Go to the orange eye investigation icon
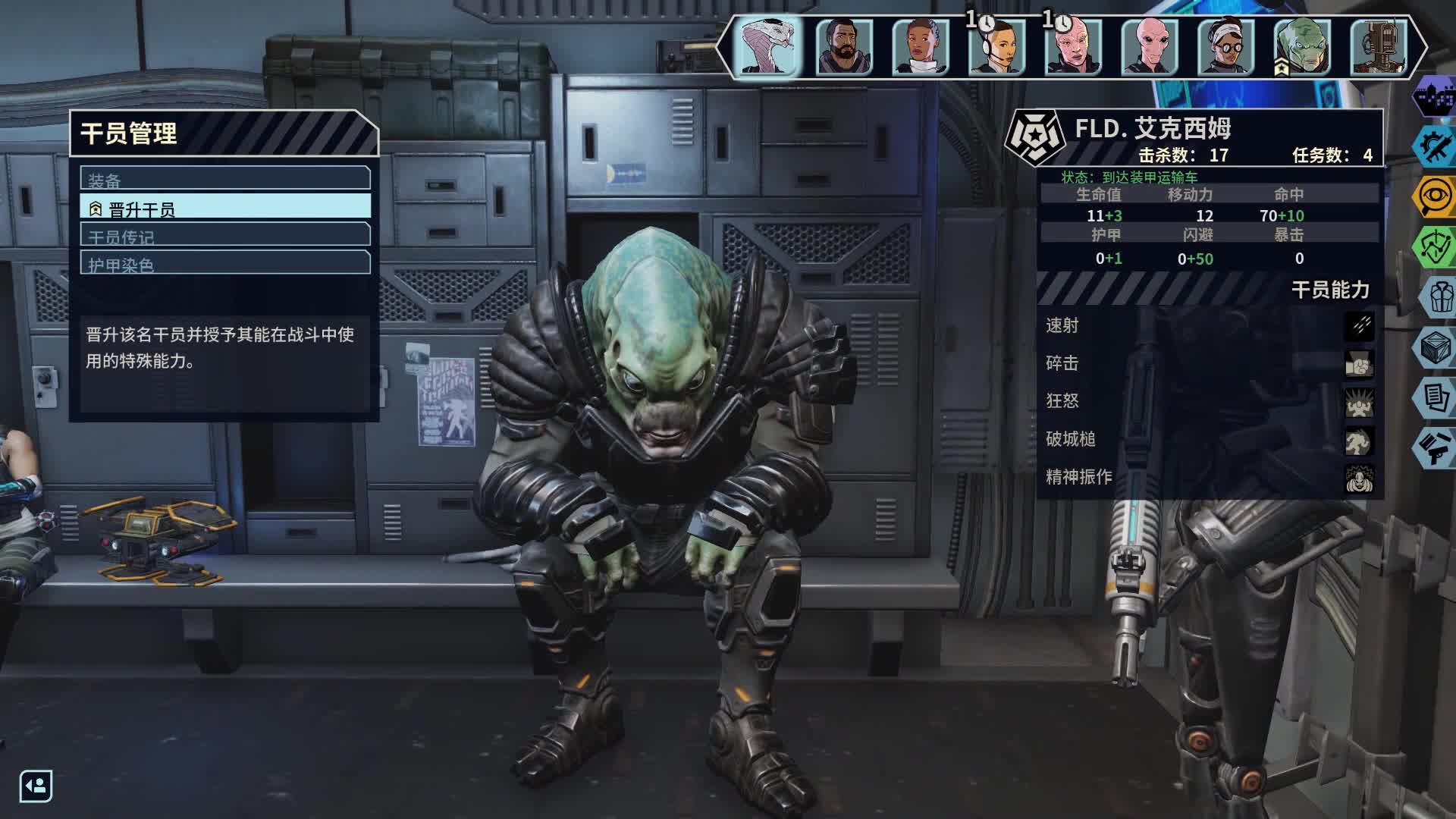This screenshot has width=1456, height=819. 1435,196
